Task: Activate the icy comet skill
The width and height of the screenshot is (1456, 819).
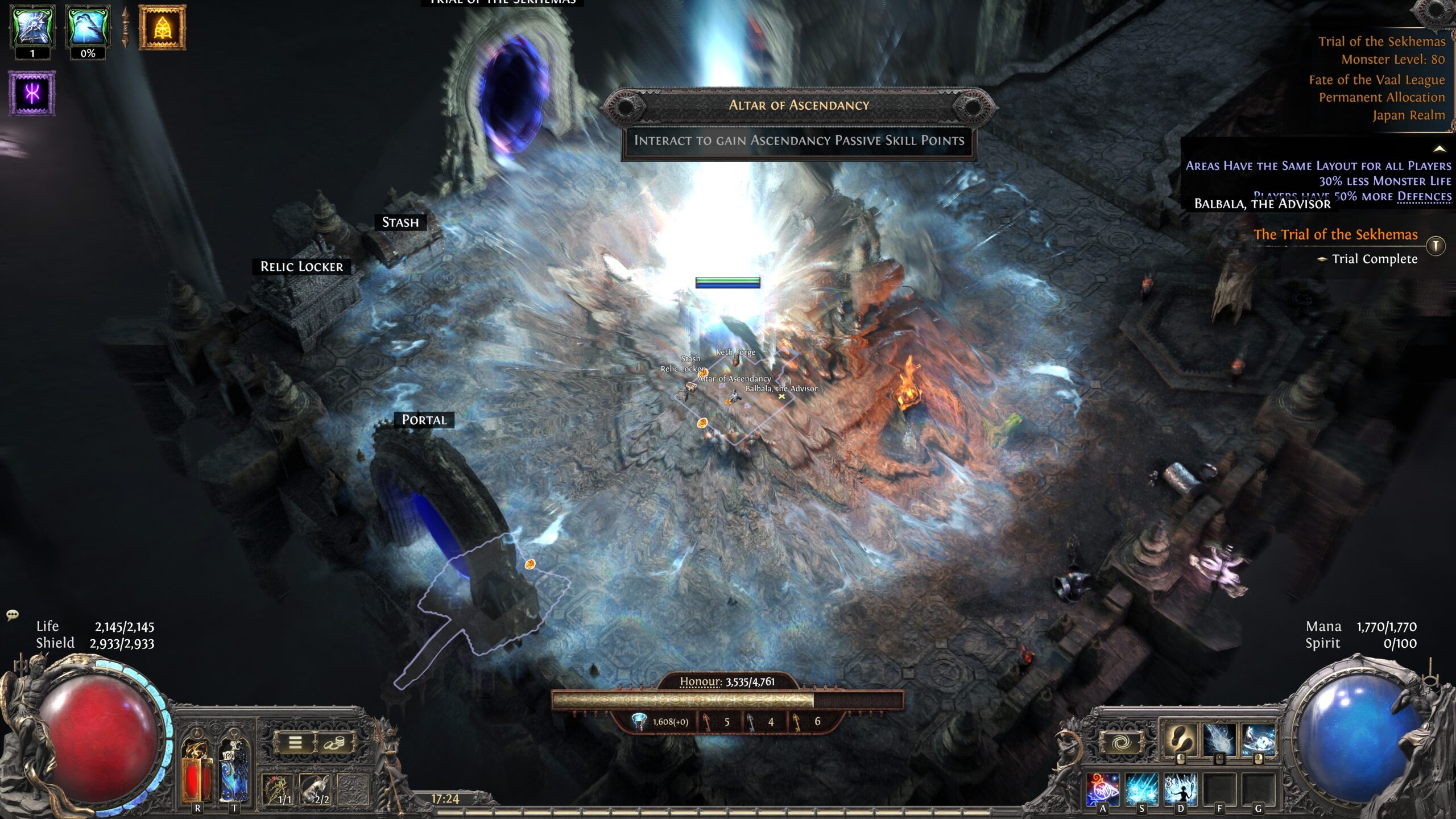Action: (x=1219, y=740)
